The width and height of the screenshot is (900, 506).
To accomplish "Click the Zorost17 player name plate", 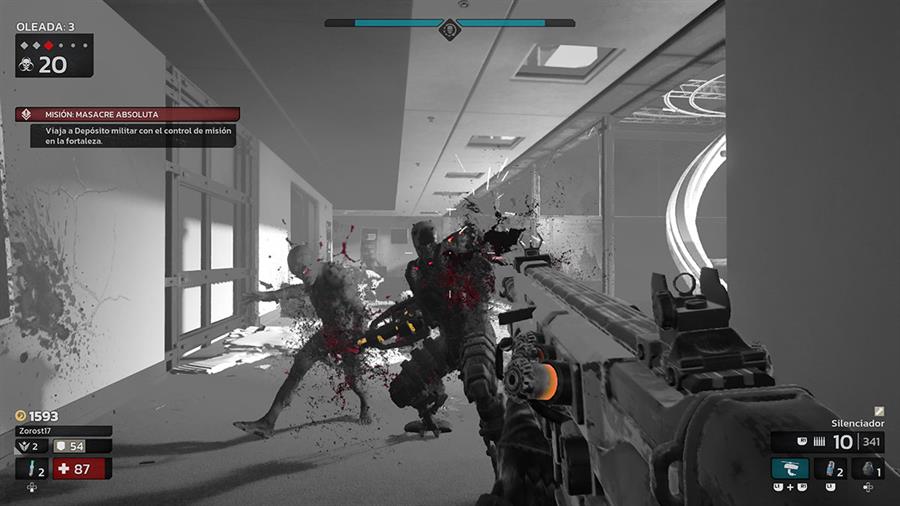I will [x=63, y=431].
